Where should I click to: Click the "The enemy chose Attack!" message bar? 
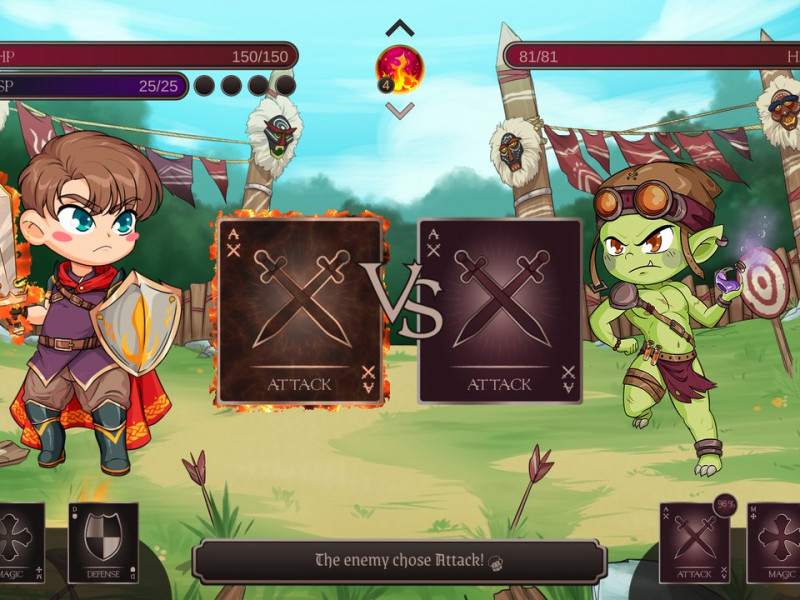point(399,561)
